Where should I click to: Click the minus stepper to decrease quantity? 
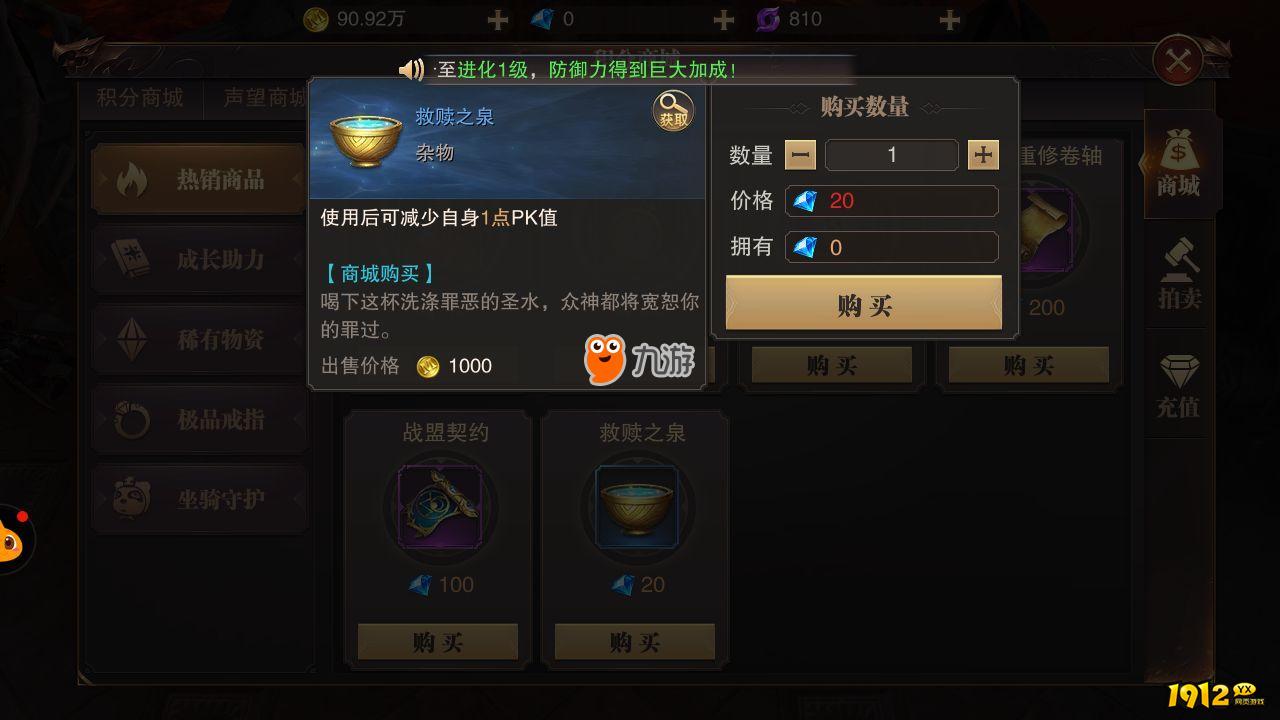(x=801, y=155)
